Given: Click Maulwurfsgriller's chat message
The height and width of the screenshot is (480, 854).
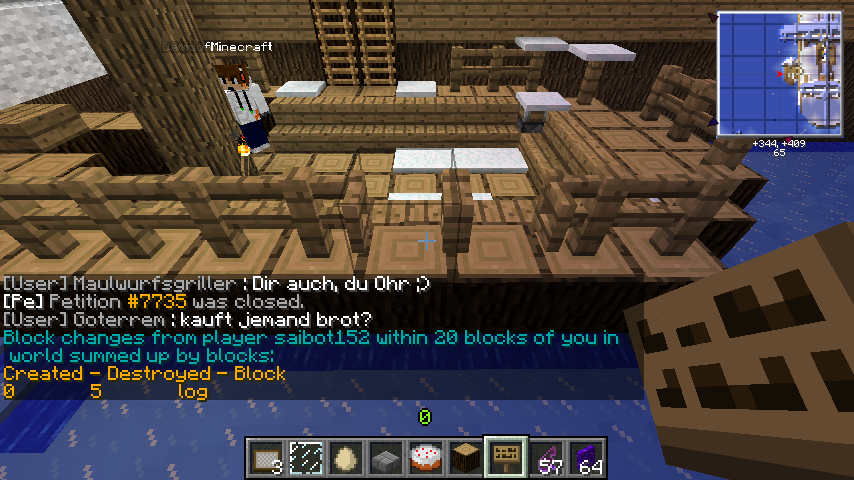Looking at the screenshot, I should tap(216, 283).
